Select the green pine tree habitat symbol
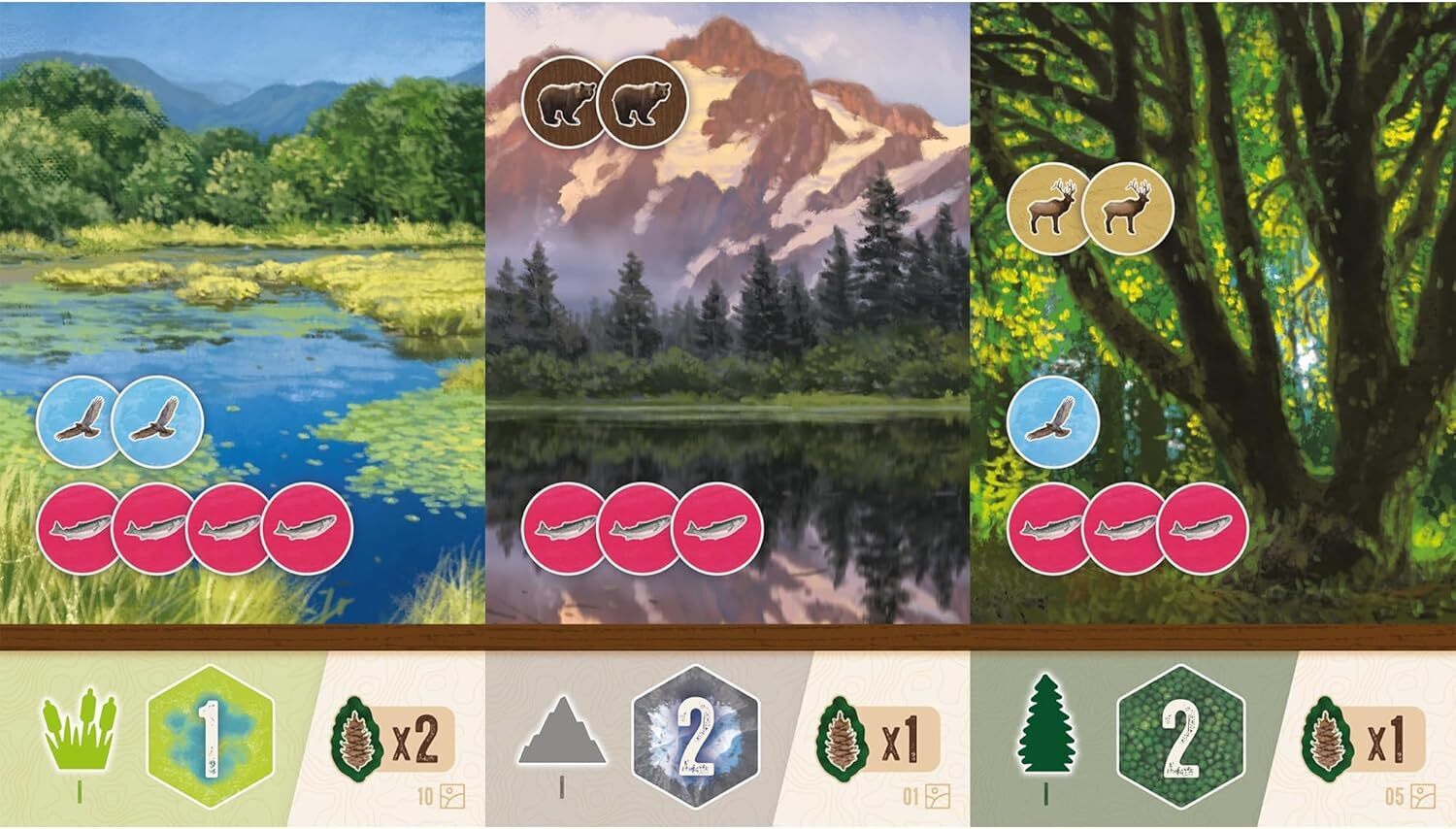Screen dimensions: 1456x829 [x=1046, y=738]
